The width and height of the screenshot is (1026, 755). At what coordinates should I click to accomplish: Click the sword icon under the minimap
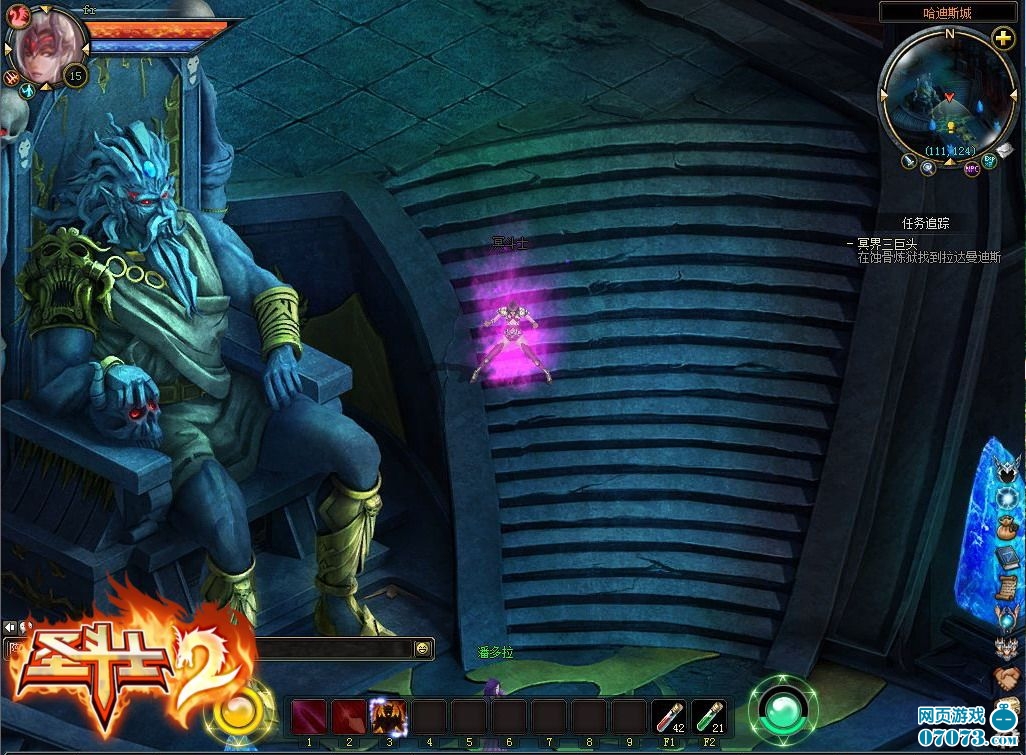tap(909, 160)
